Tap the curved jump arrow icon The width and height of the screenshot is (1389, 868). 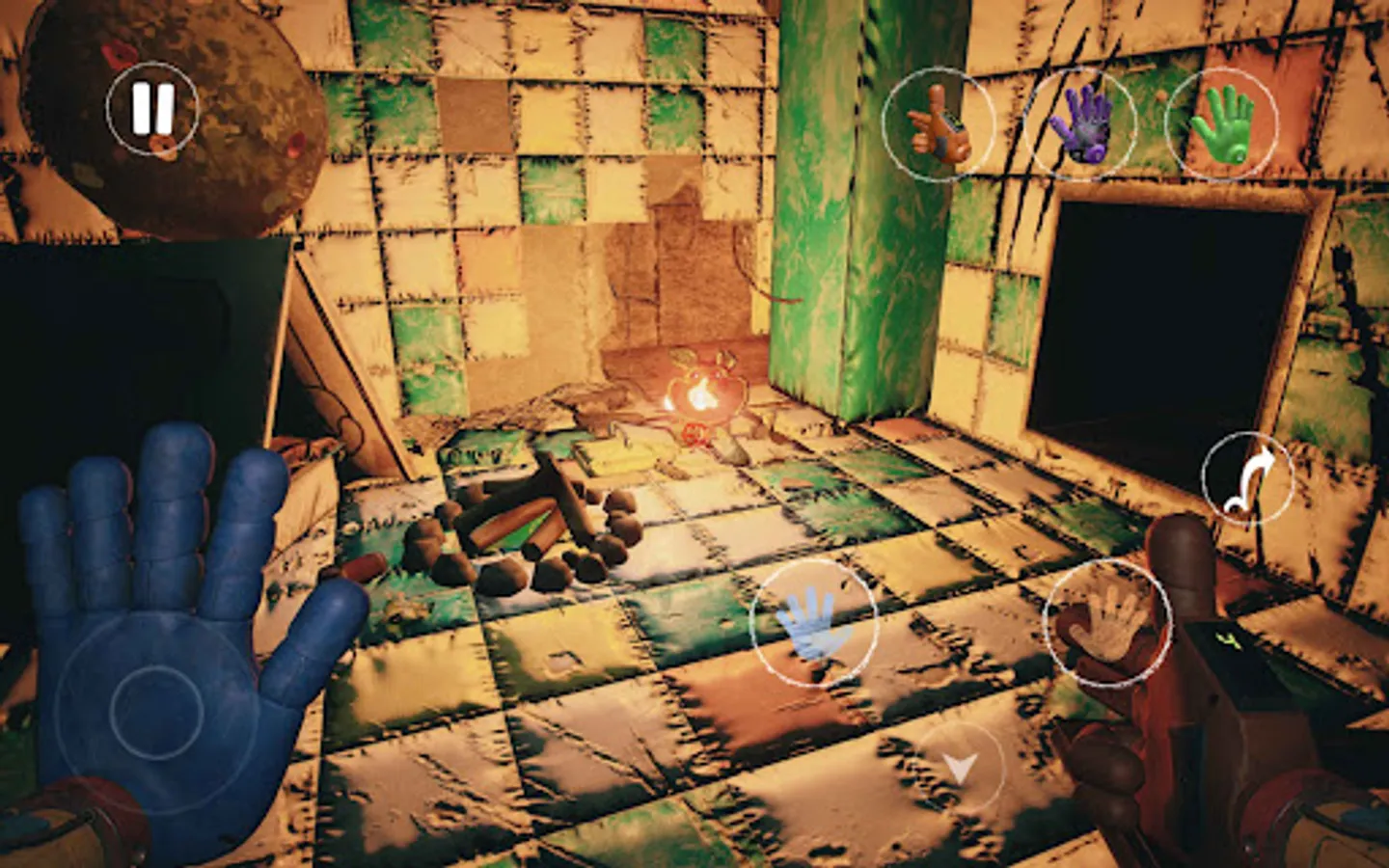(x=1248, y=475)
